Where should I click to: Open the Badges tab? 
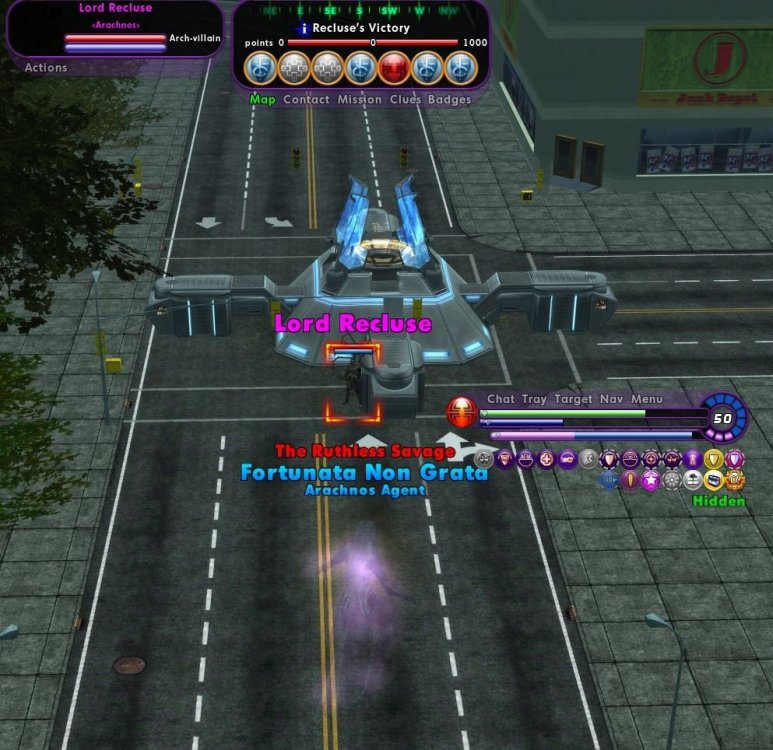[x=449, y=100]
